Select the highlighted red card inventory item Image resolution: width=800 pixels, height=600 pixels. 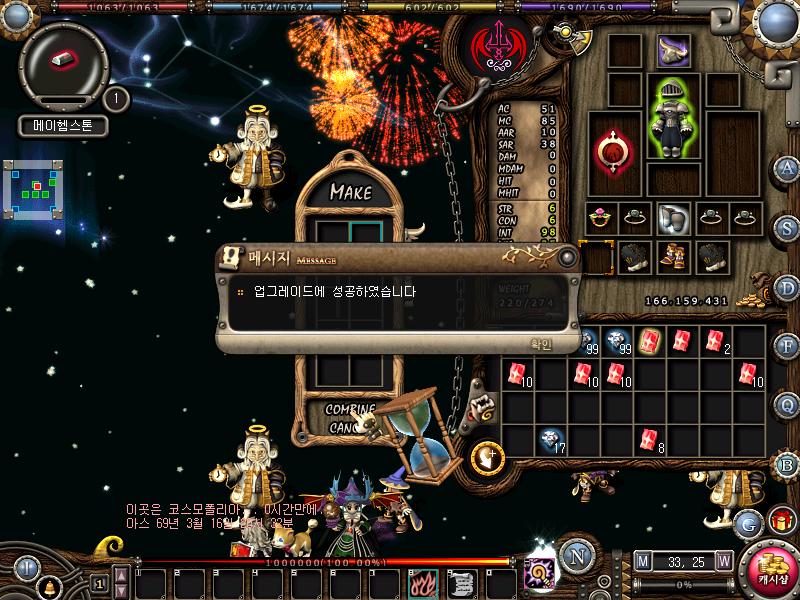coord(650,341)
